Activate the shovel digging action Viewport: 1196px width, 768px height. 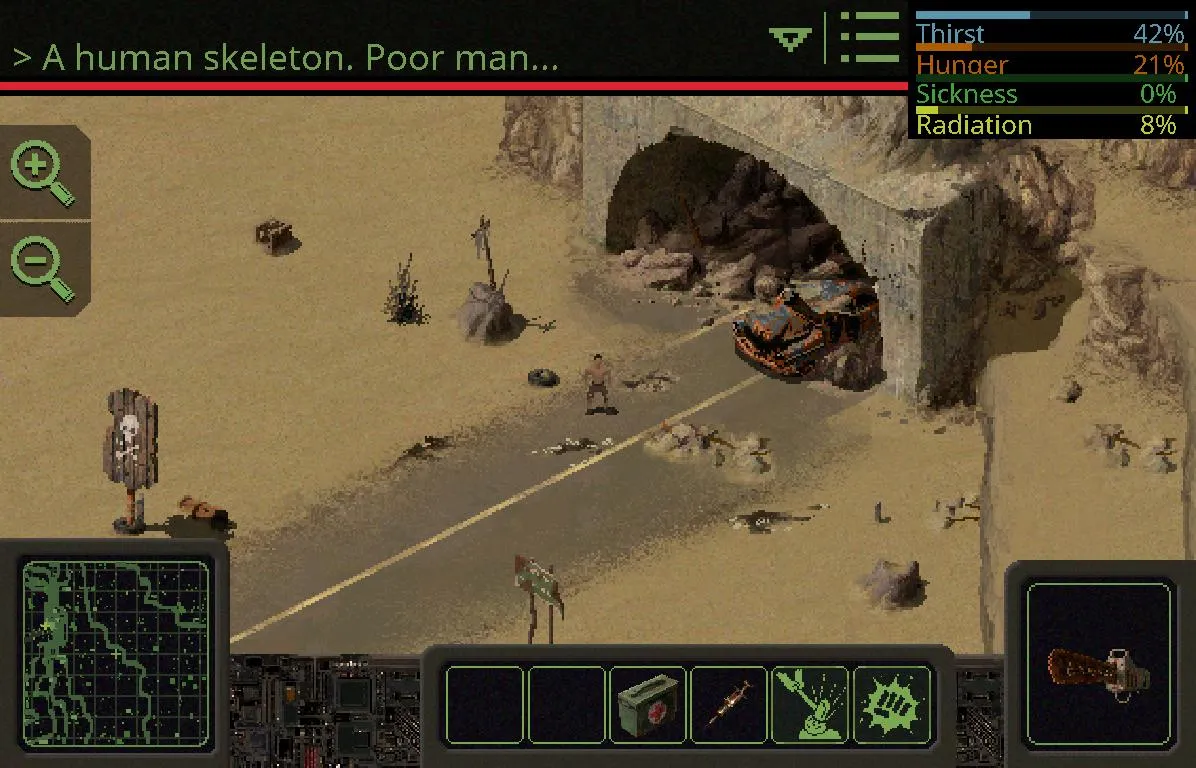810,705
